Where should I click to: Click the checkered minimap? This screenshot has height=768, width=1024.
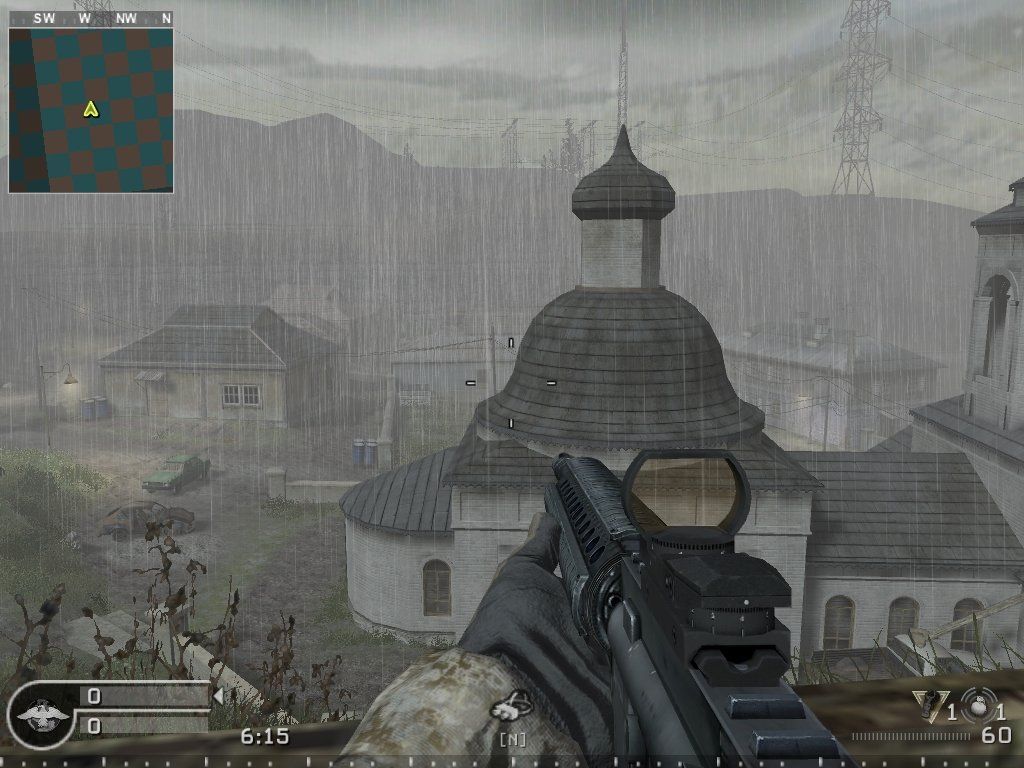click(91, 110)
